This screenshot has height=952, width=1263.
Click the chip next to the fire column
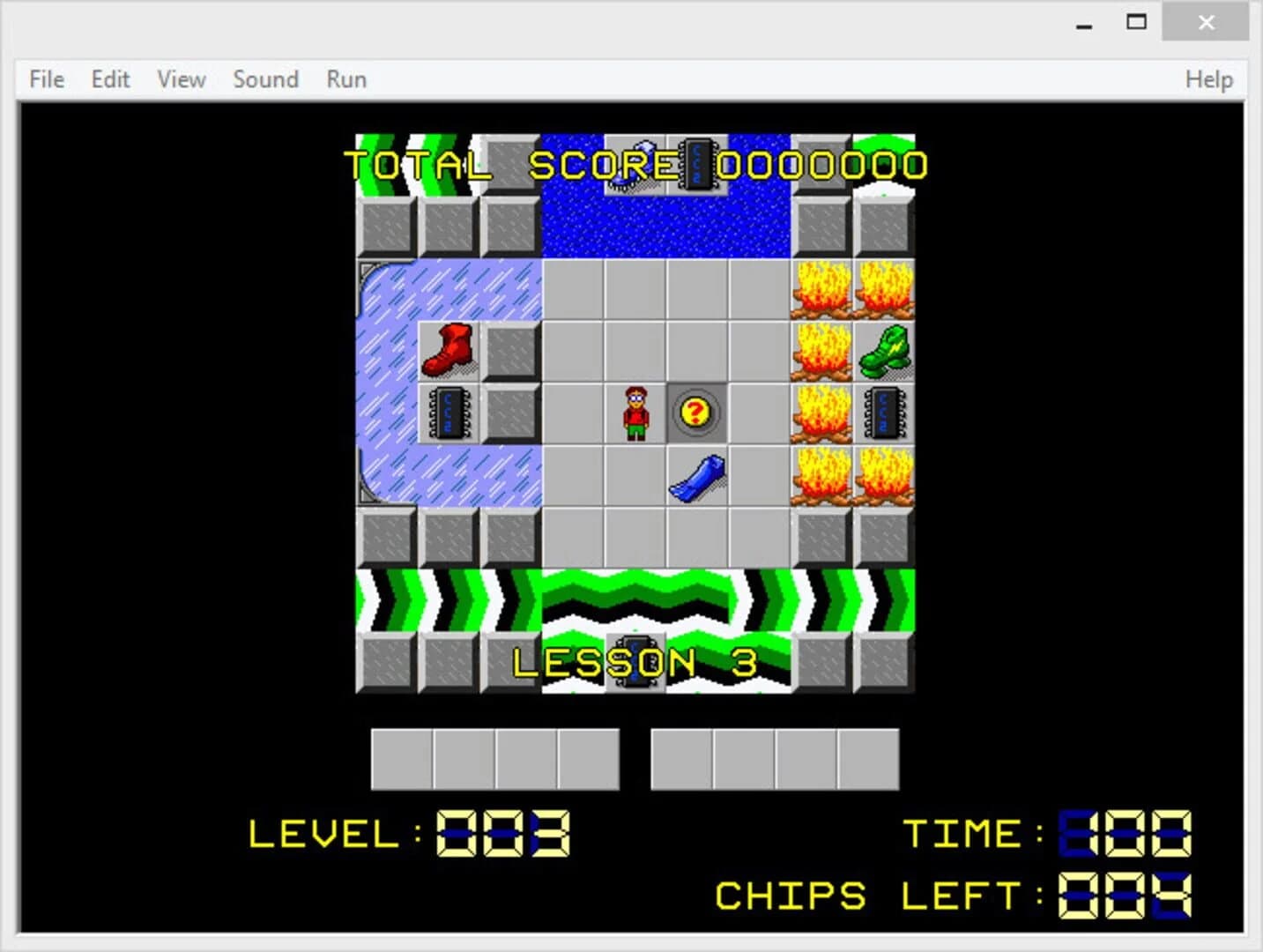pos(884,413)
